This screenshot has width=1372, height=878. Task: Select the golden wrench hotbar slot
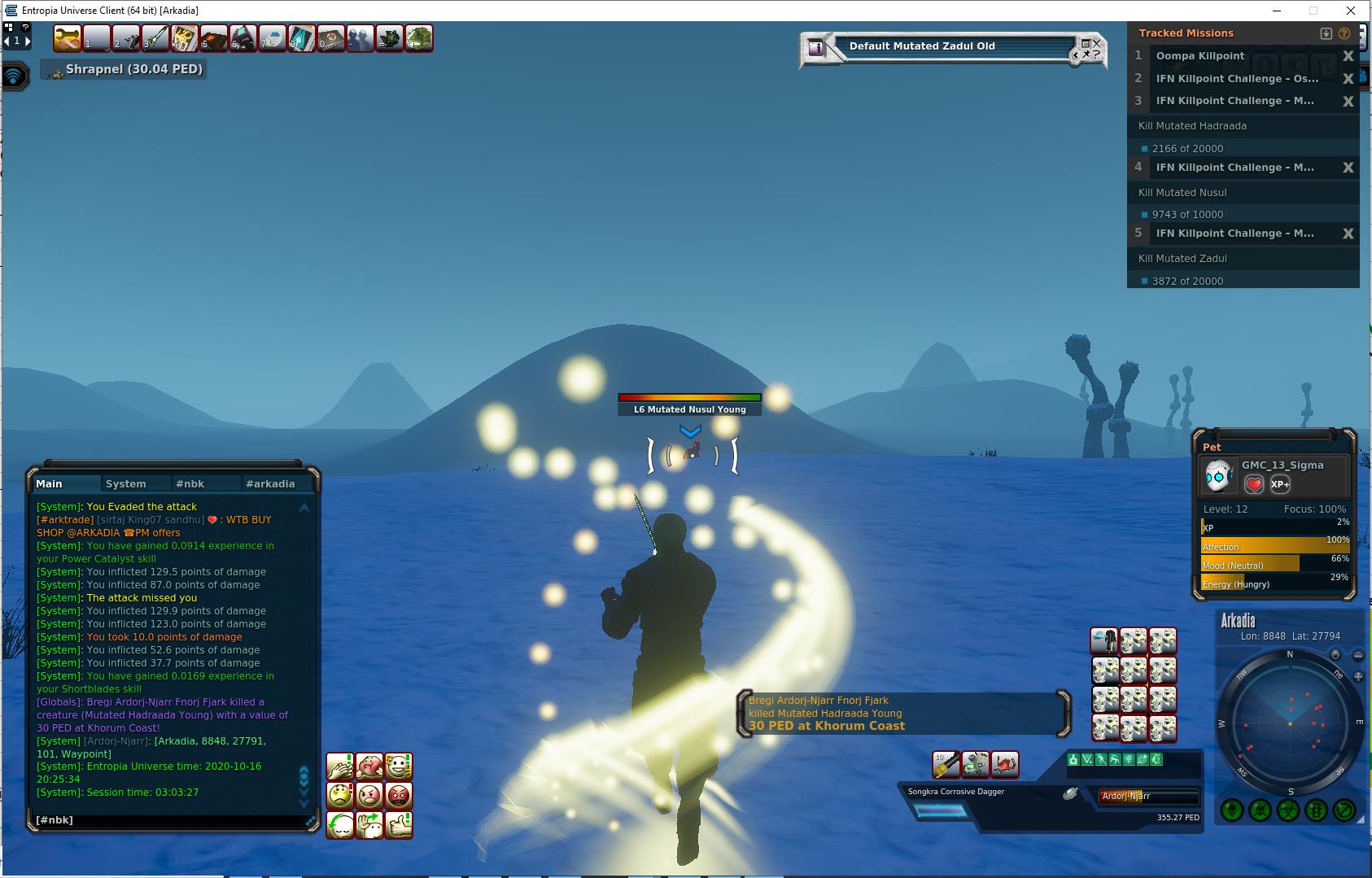coord(68,38)
